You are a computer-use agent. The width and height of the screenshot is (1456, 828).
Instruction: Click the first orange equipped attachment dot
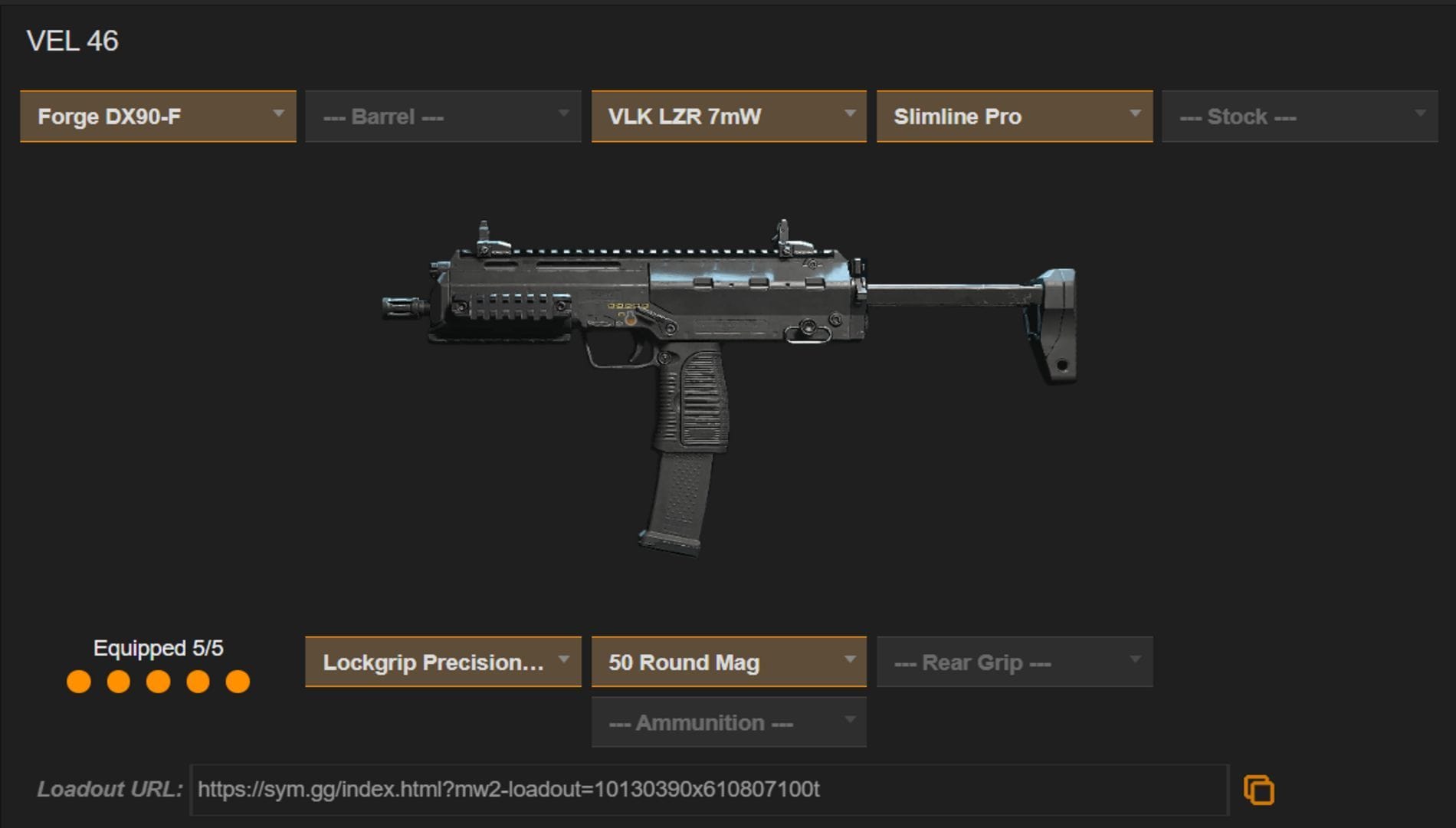(x=80, y=679)
